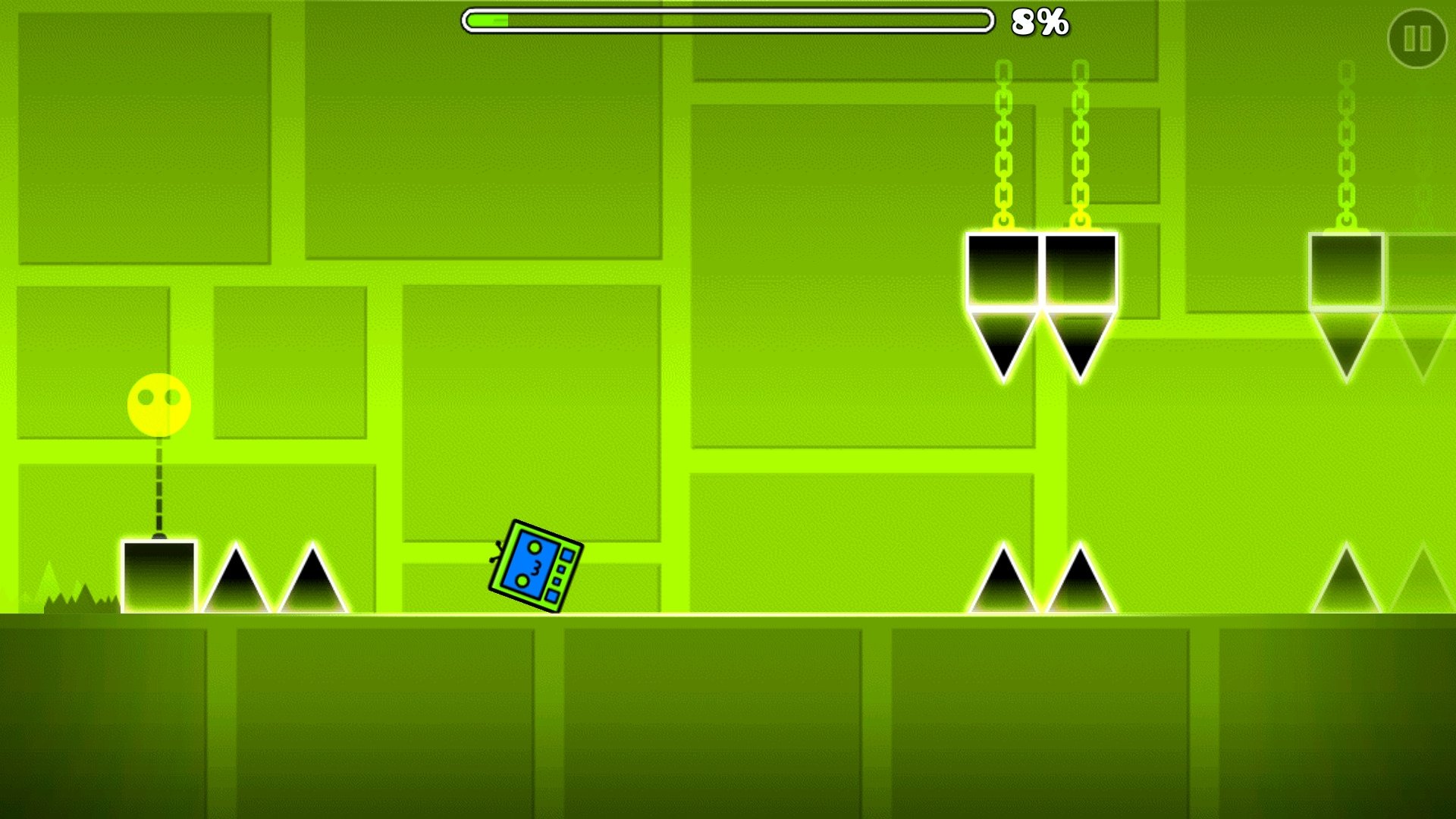Tap the yellow jump orb with eyes

[158, 406]
